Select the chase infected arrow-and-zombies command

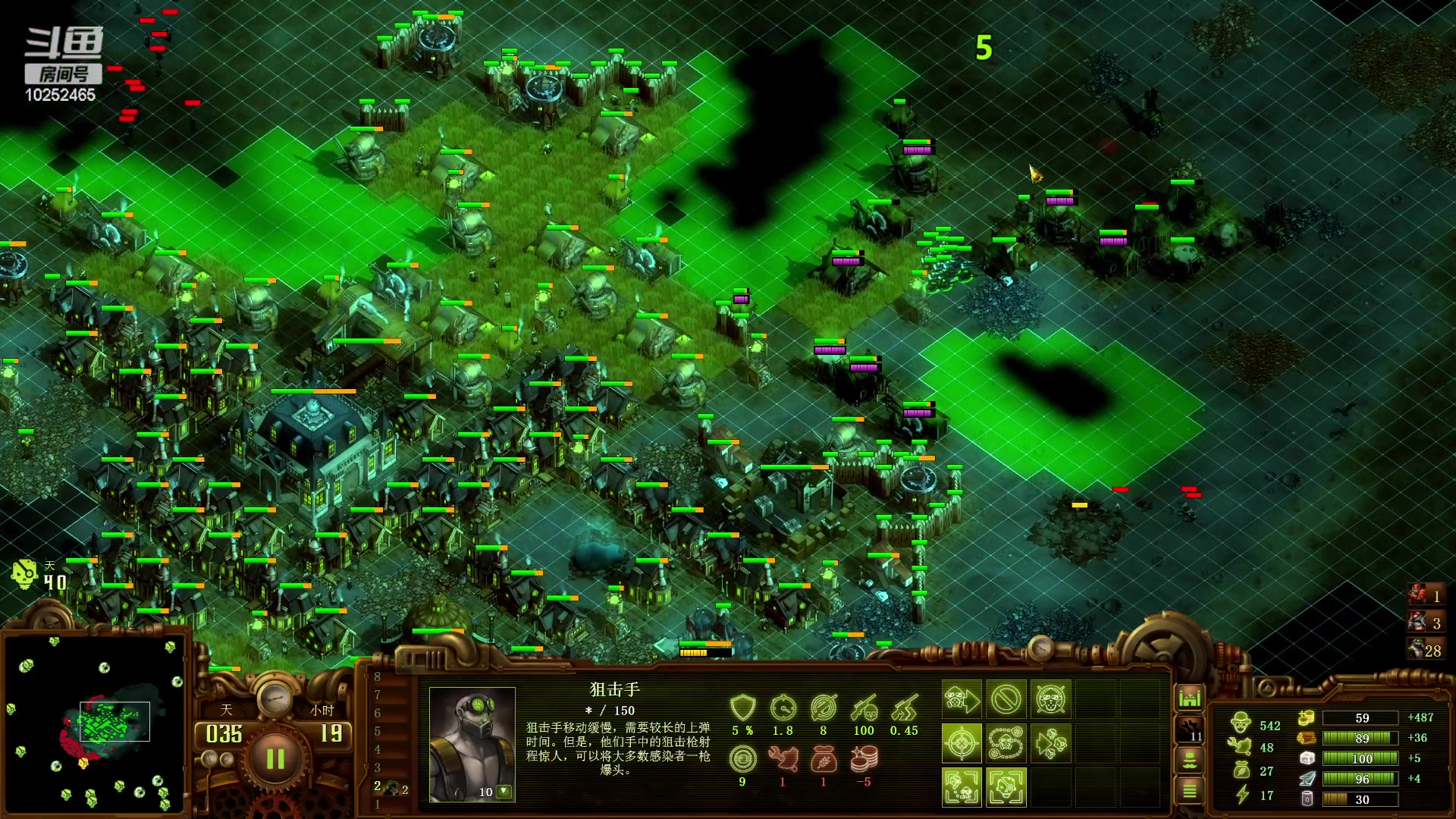[x=1051, y=742]
